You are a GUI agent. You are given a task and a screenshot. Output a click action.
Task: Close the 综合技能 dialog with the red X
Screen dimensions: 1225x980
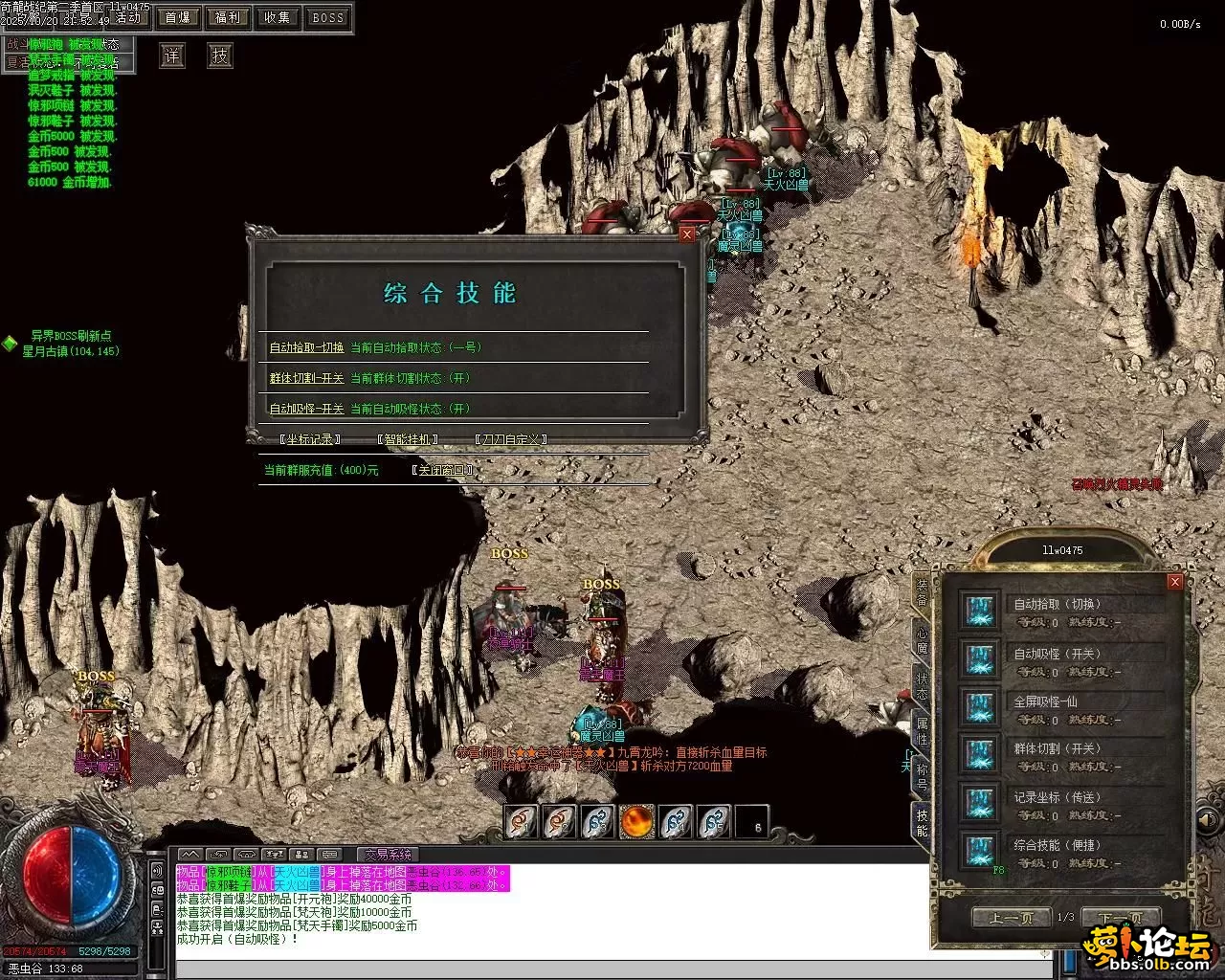pyautogui.click(x=686, y=234)
